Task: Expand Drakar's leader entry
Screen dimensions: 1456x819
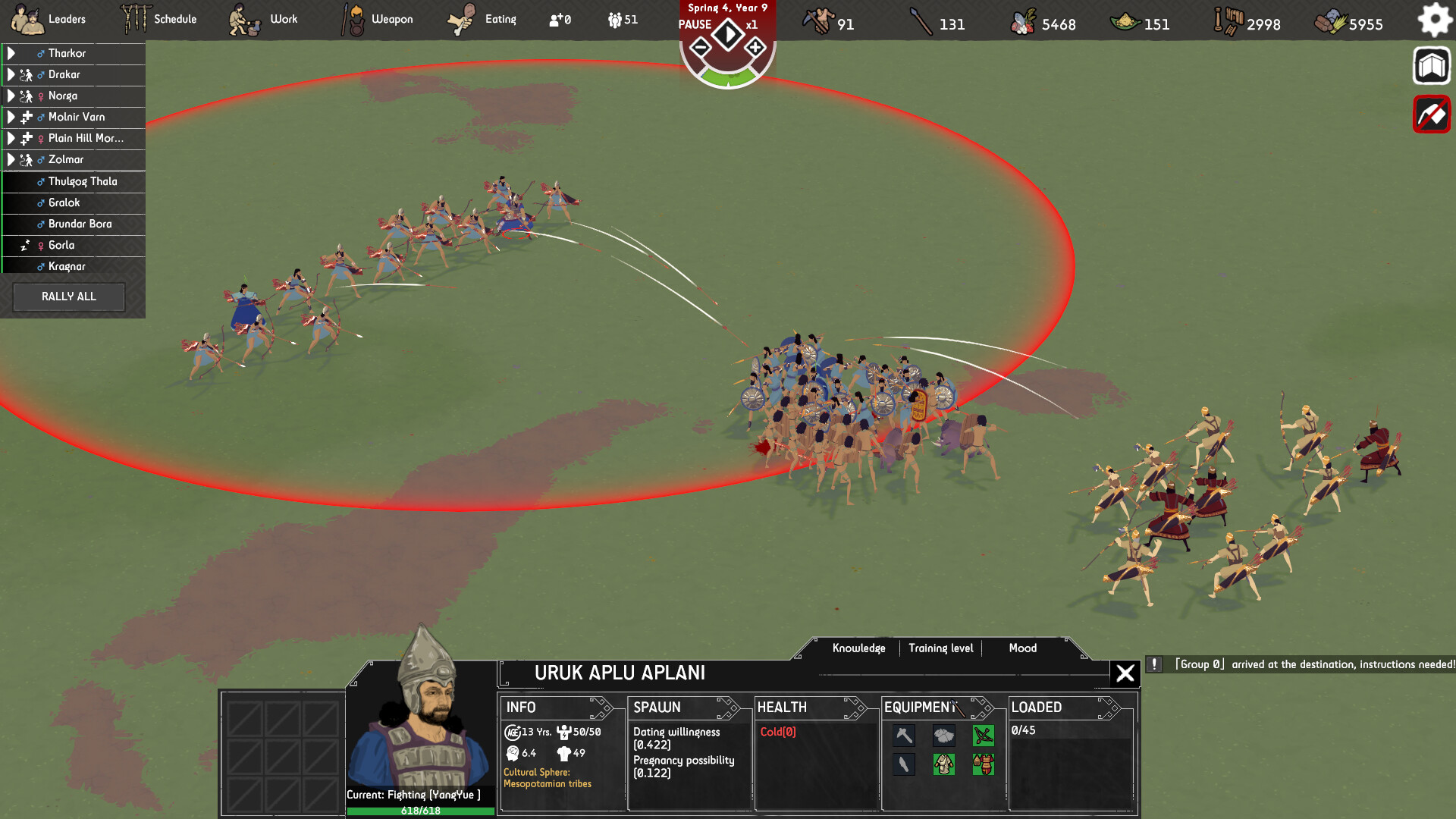Action: (11, 74)
